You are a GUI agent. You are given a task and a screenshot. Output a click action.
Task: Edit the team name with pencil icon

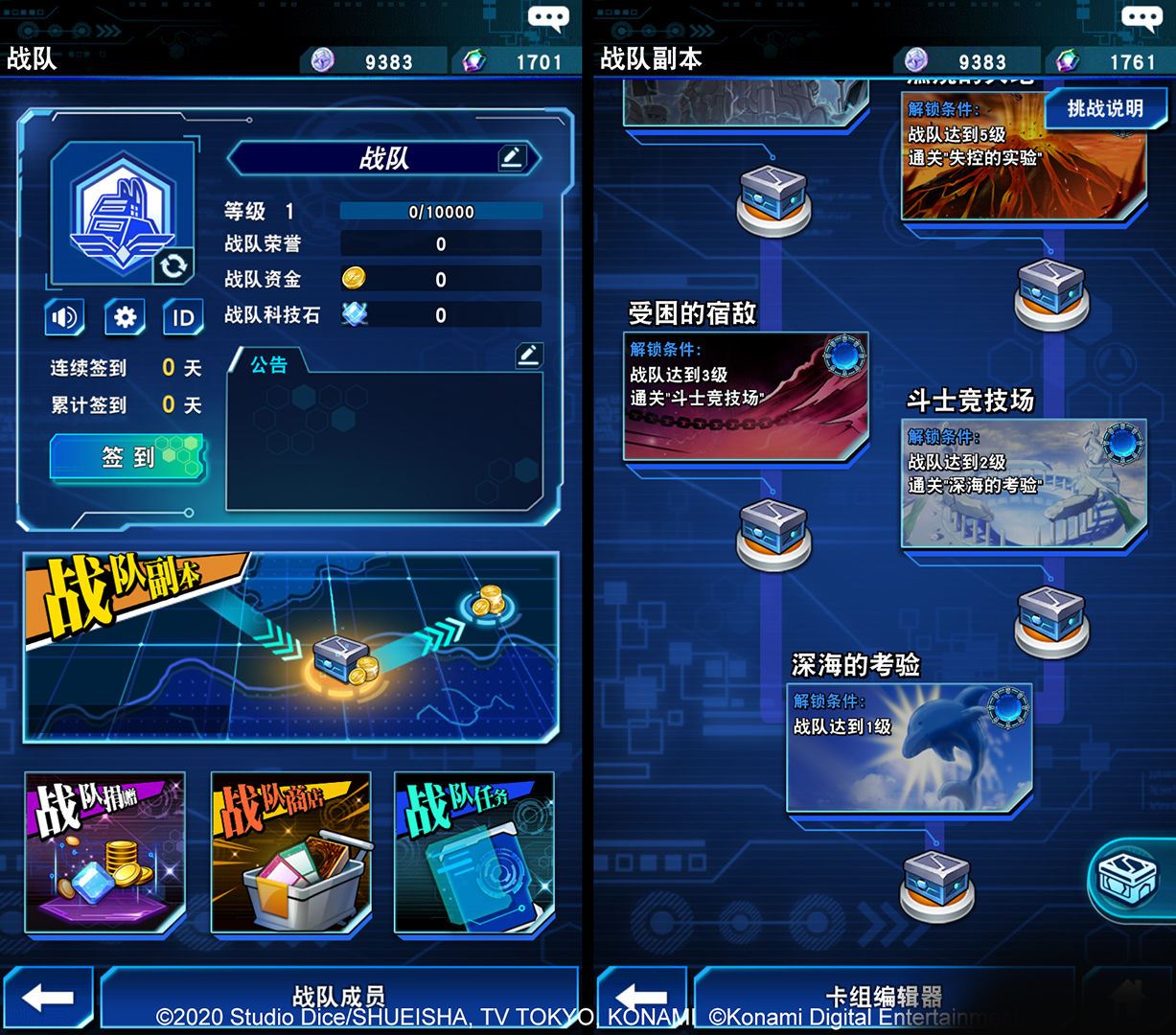coord(512,158)
